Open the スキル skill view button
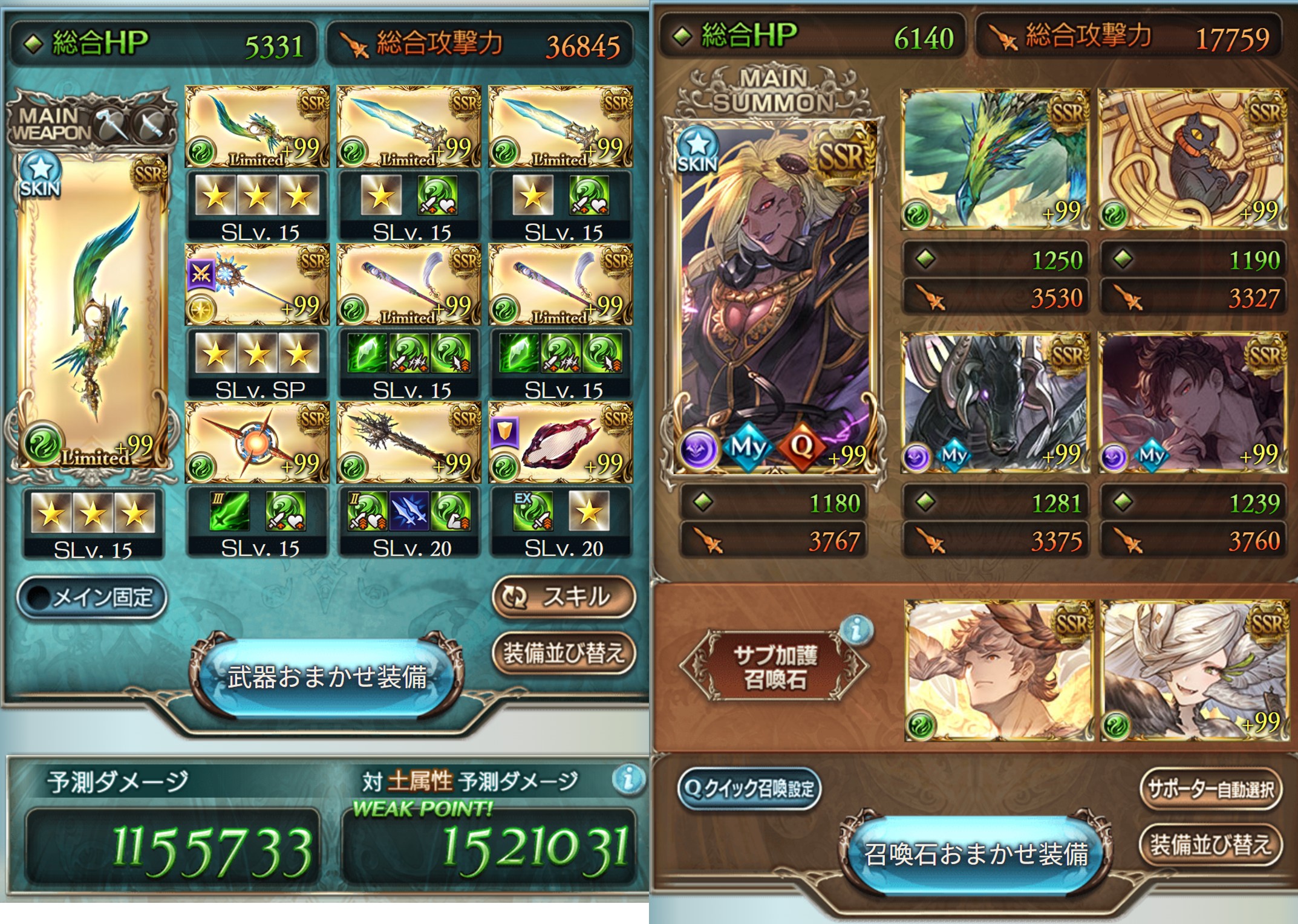 [x=564, y=597]
